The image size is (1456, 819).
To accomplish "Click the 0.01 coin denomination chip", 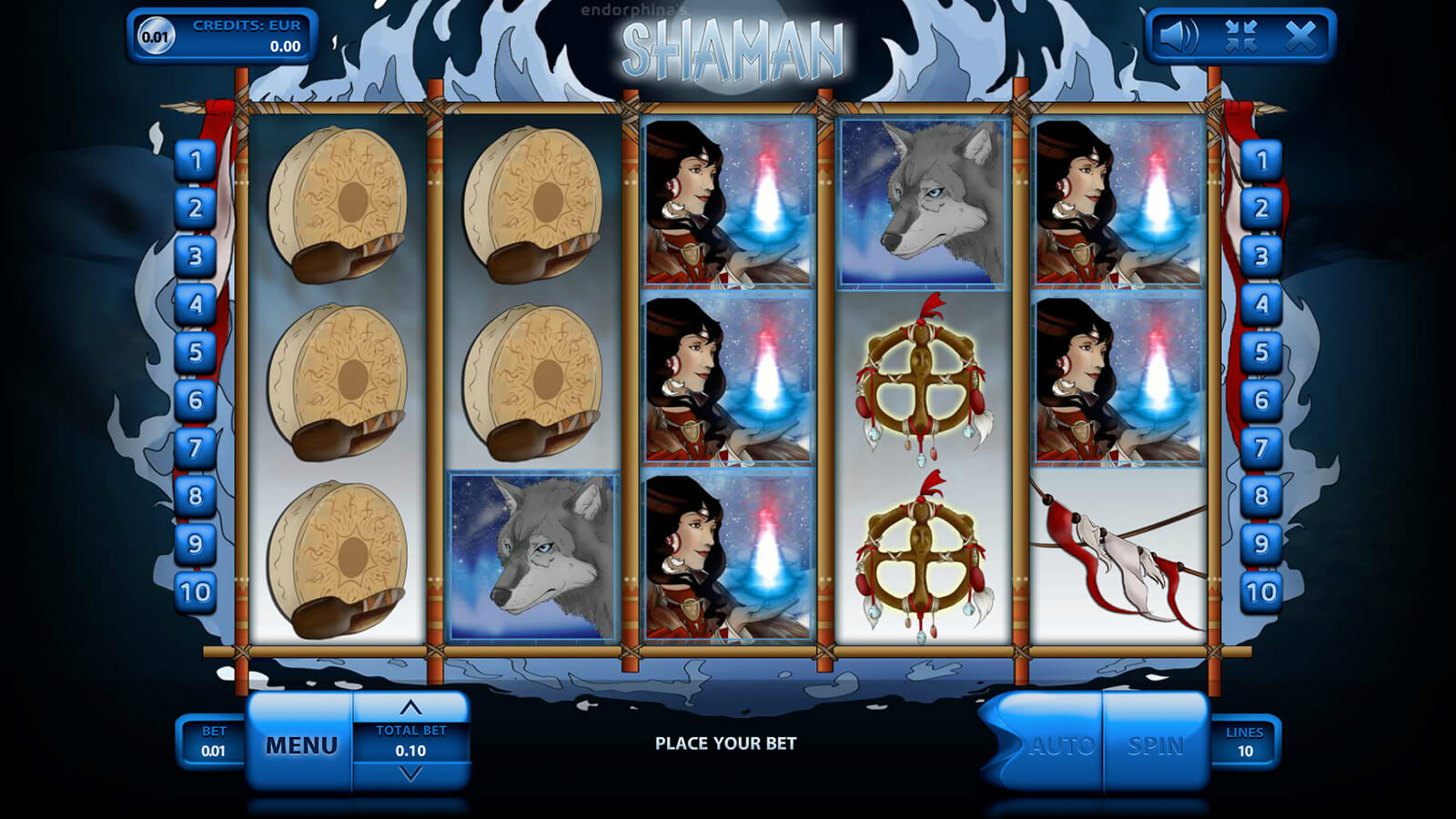I will point(155,36).
